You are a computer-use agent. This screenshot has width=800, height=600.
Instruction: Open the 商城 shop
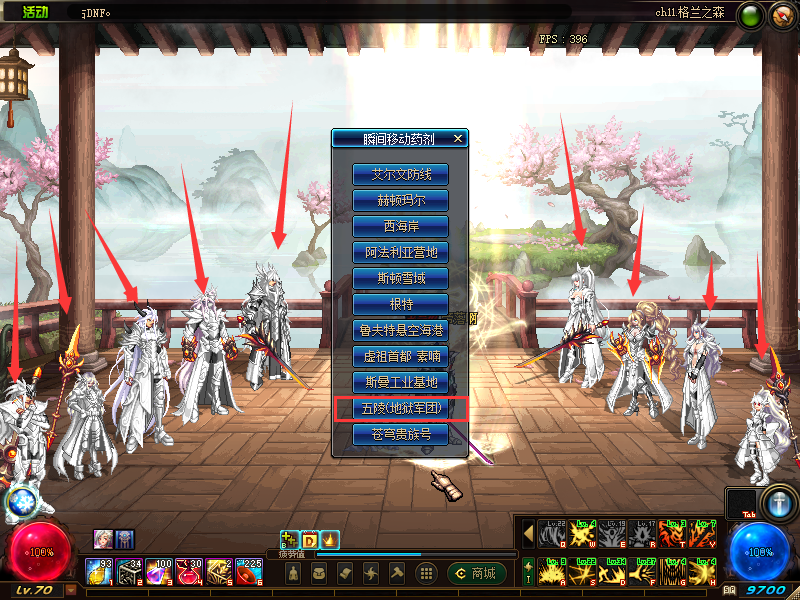476,573
